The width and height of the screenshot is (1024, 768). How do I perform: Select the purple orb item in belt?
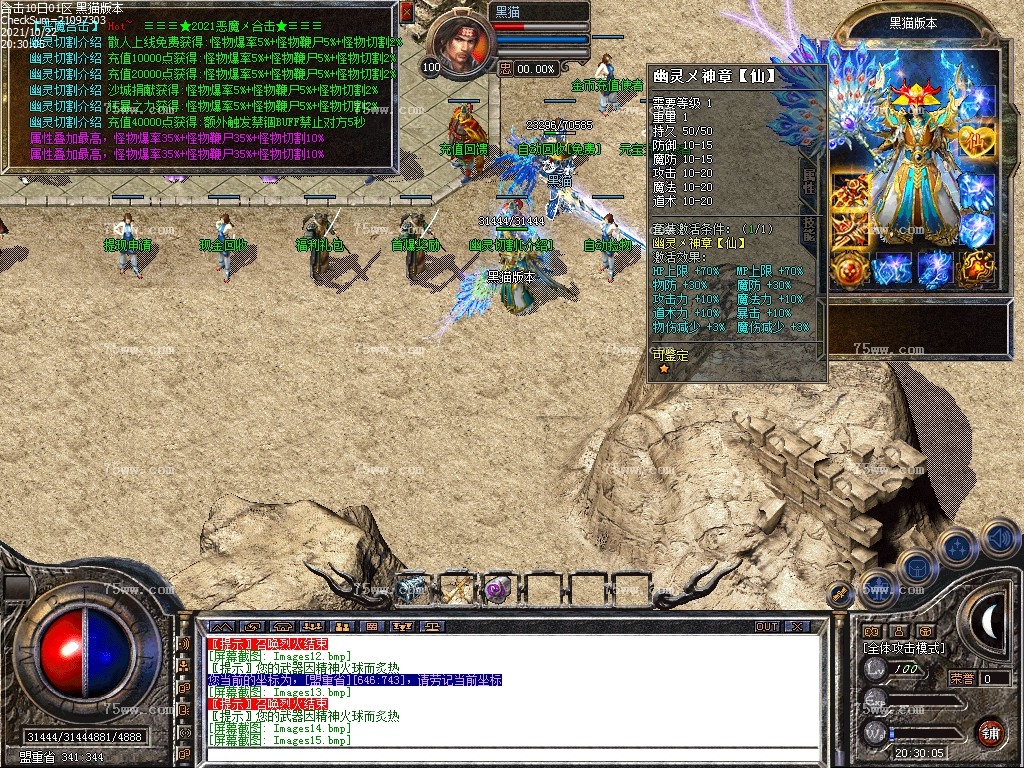point(497,589)
